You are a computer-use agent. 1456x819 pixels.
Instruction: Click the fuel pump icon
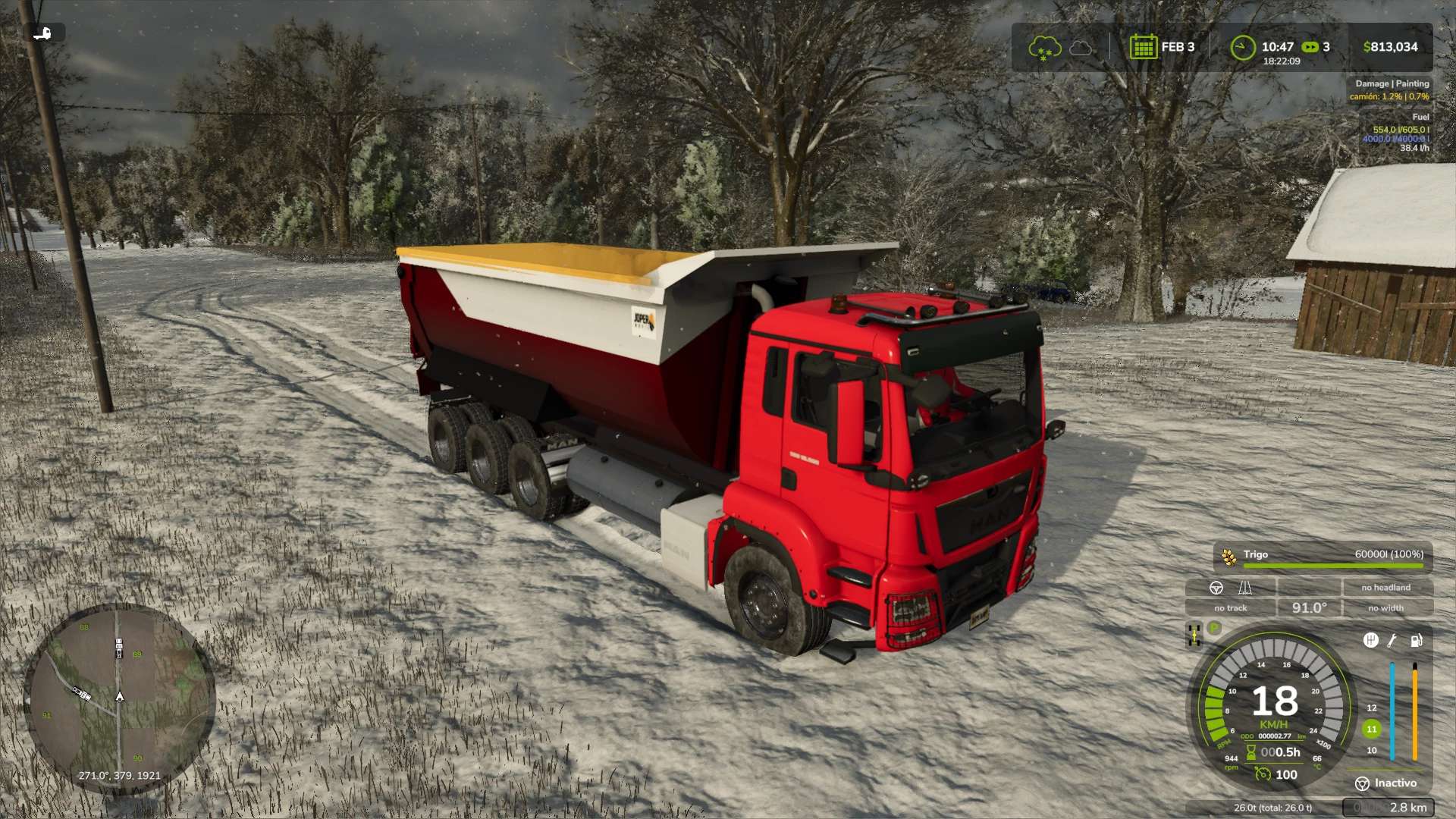(x=1416, y=640)
